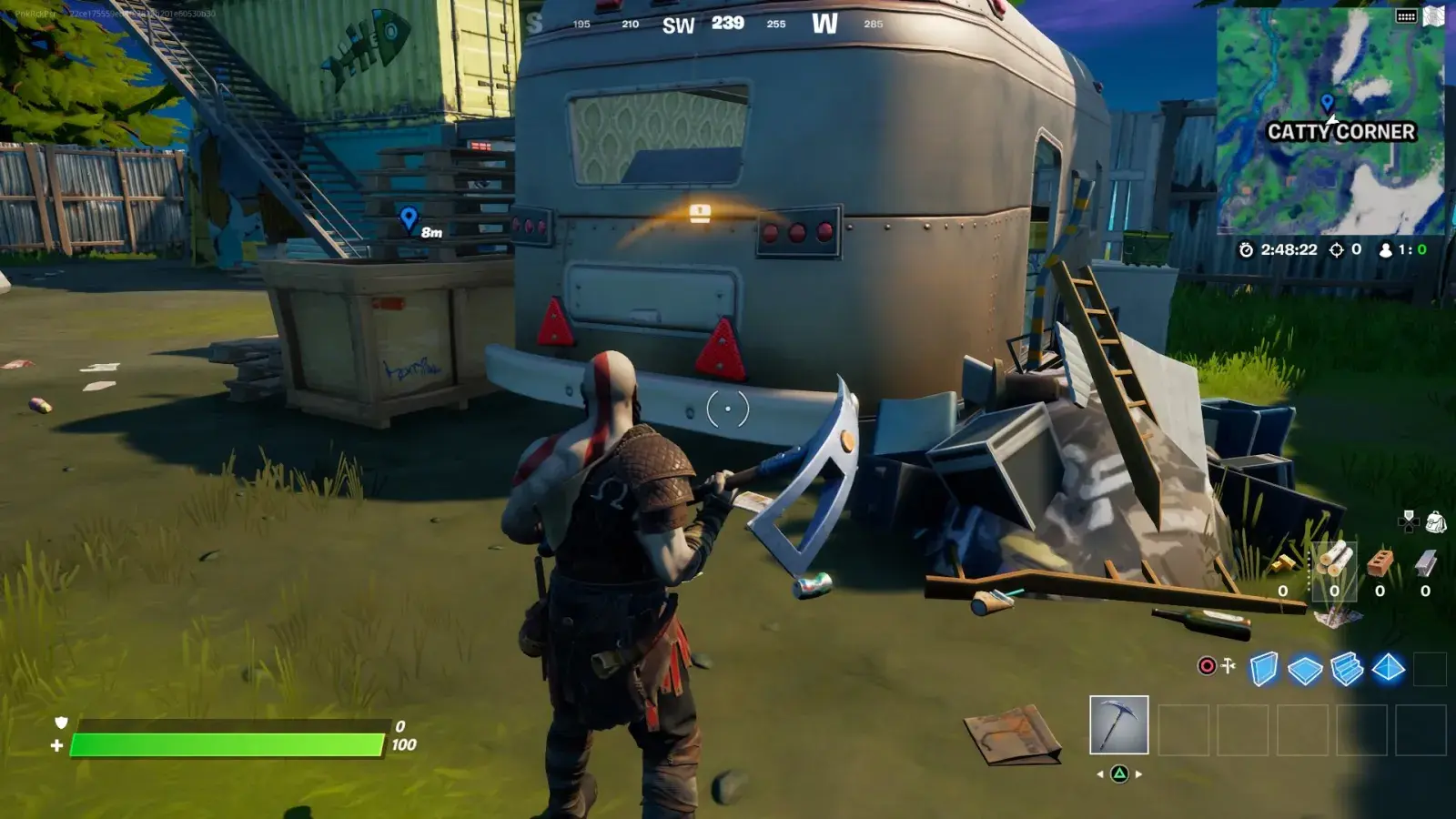Click the brick resource icon

coord(1380,562)
